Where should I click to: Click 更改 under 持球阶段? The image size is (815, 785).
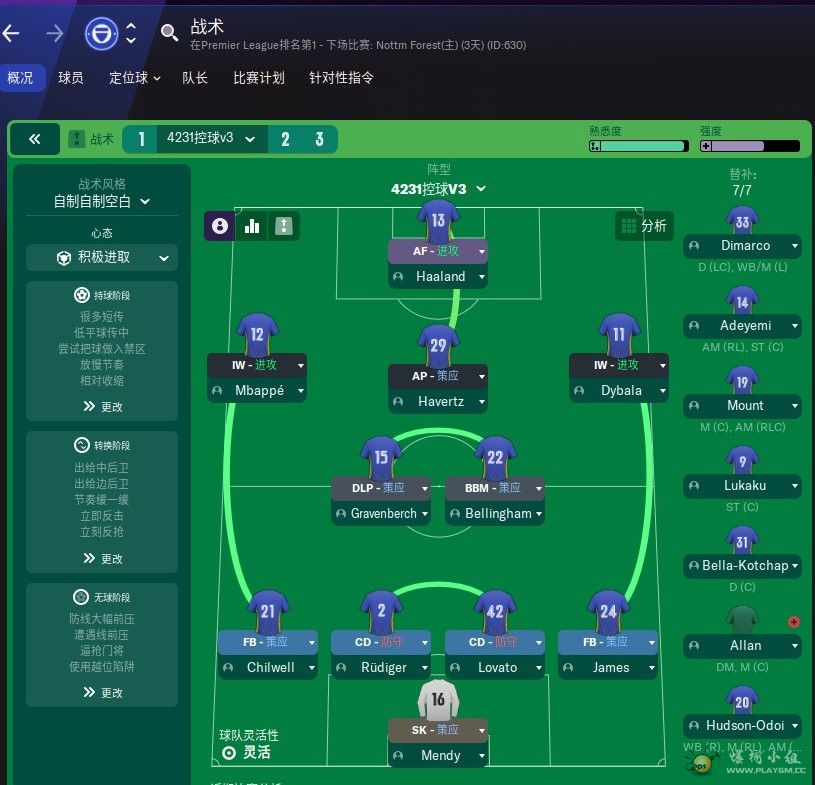point(102,407)
